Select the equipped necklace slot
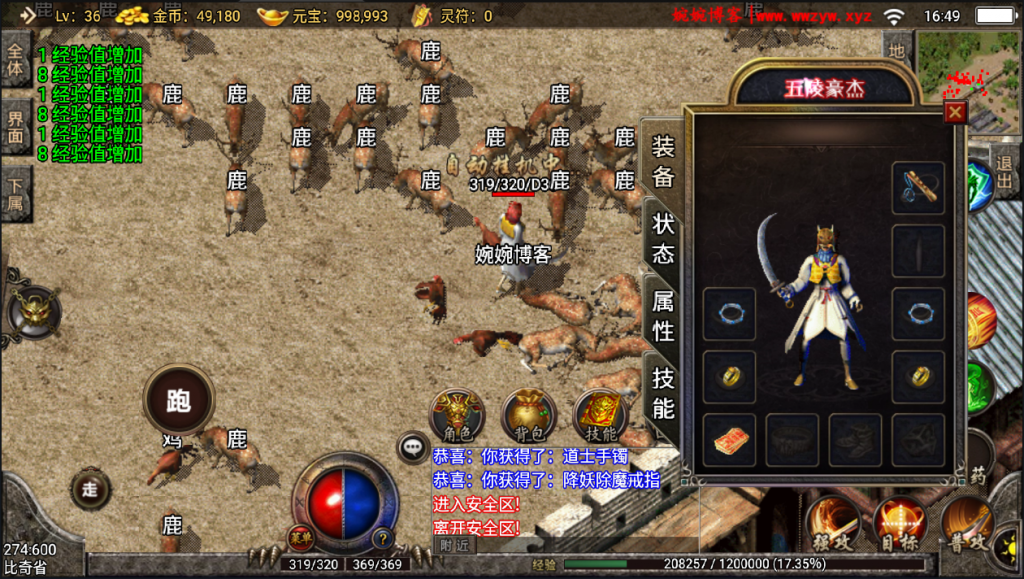 tap(917, 187)
